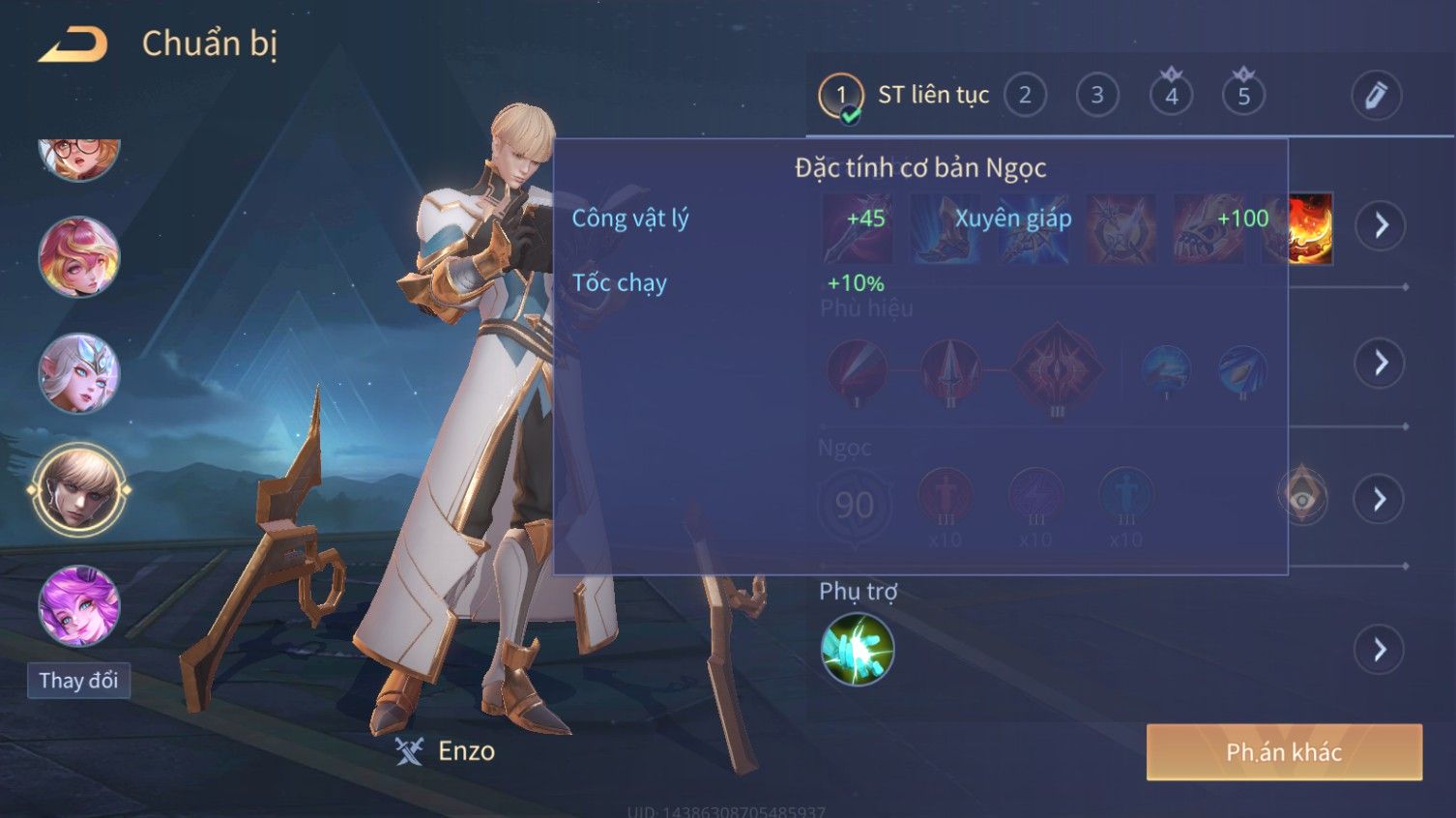Select the silver-haired elf hero portrait
Viewport: 1456px width, 818px height.
(x=78, y=373)
